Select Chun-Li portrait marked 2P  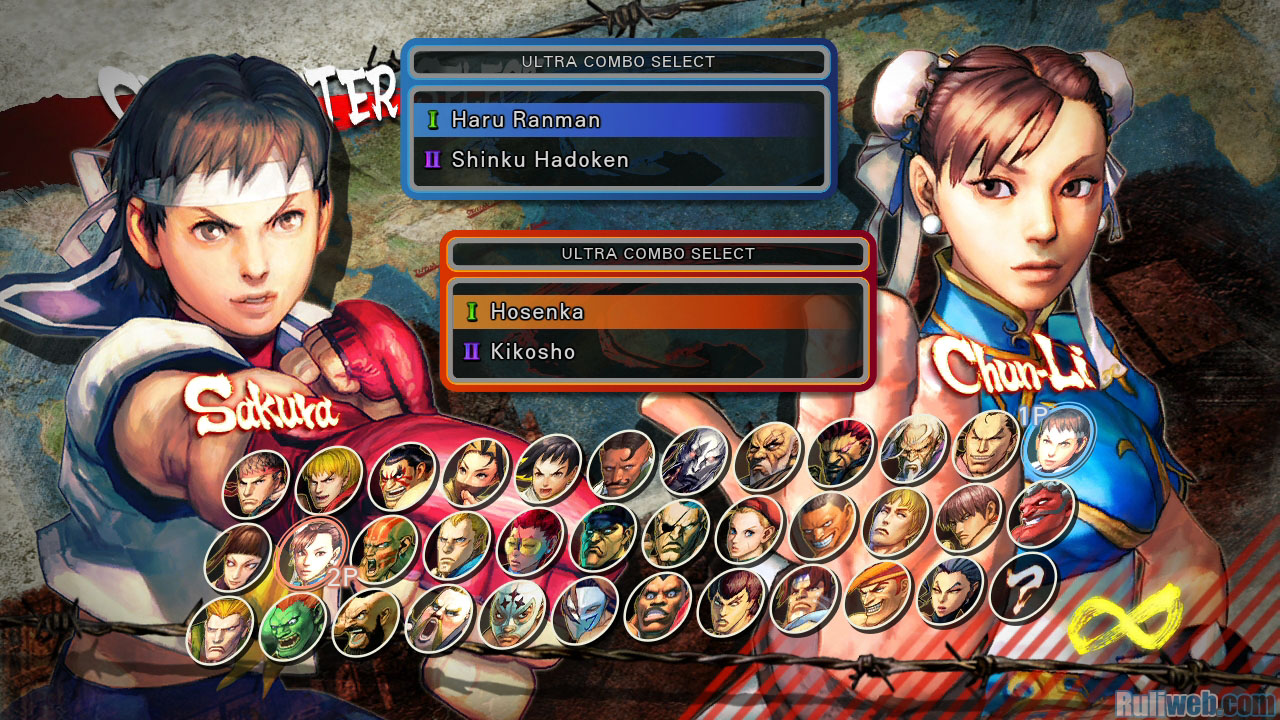(x=311, y=552)
